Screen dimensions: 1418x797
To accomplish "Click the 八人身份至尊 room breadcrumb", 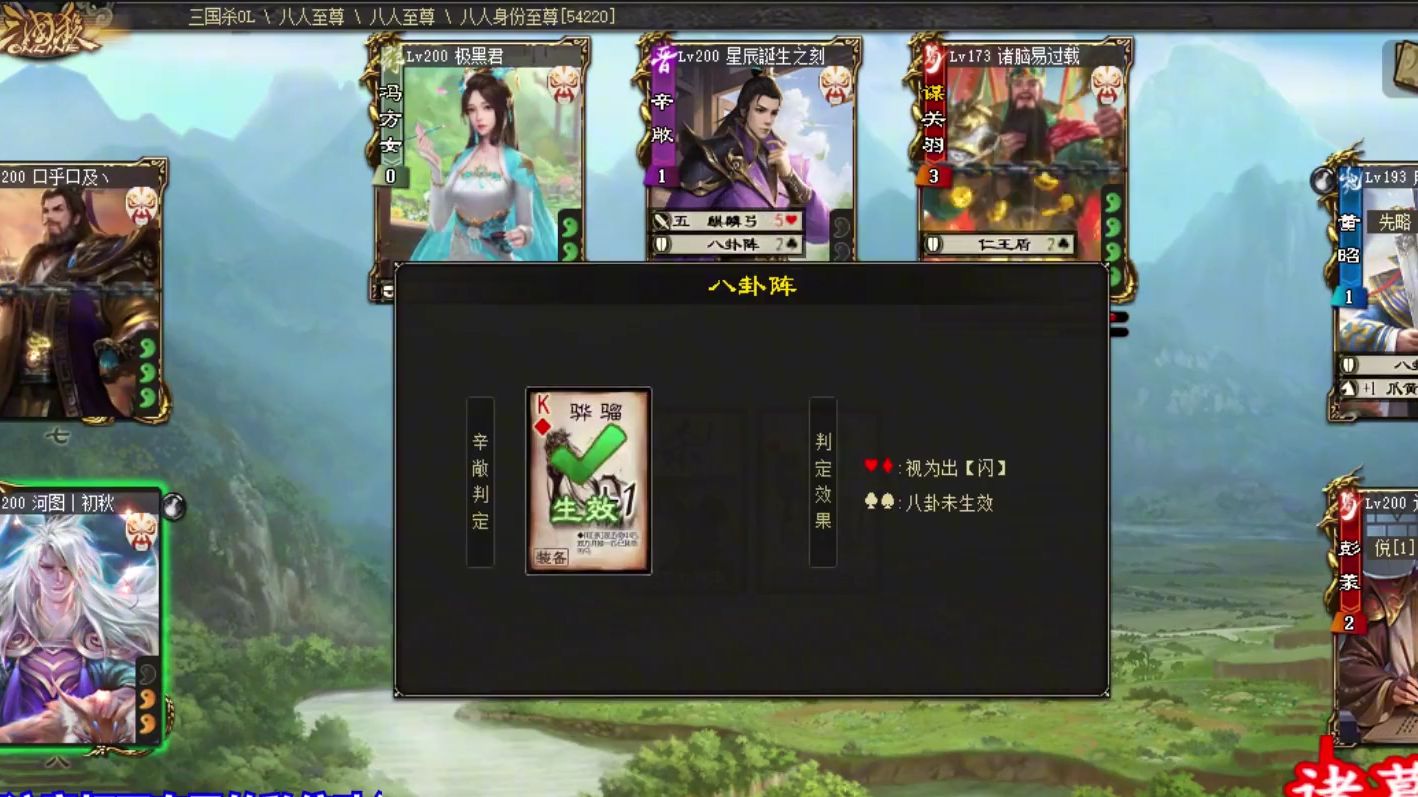I will click(x=537, y=16).
